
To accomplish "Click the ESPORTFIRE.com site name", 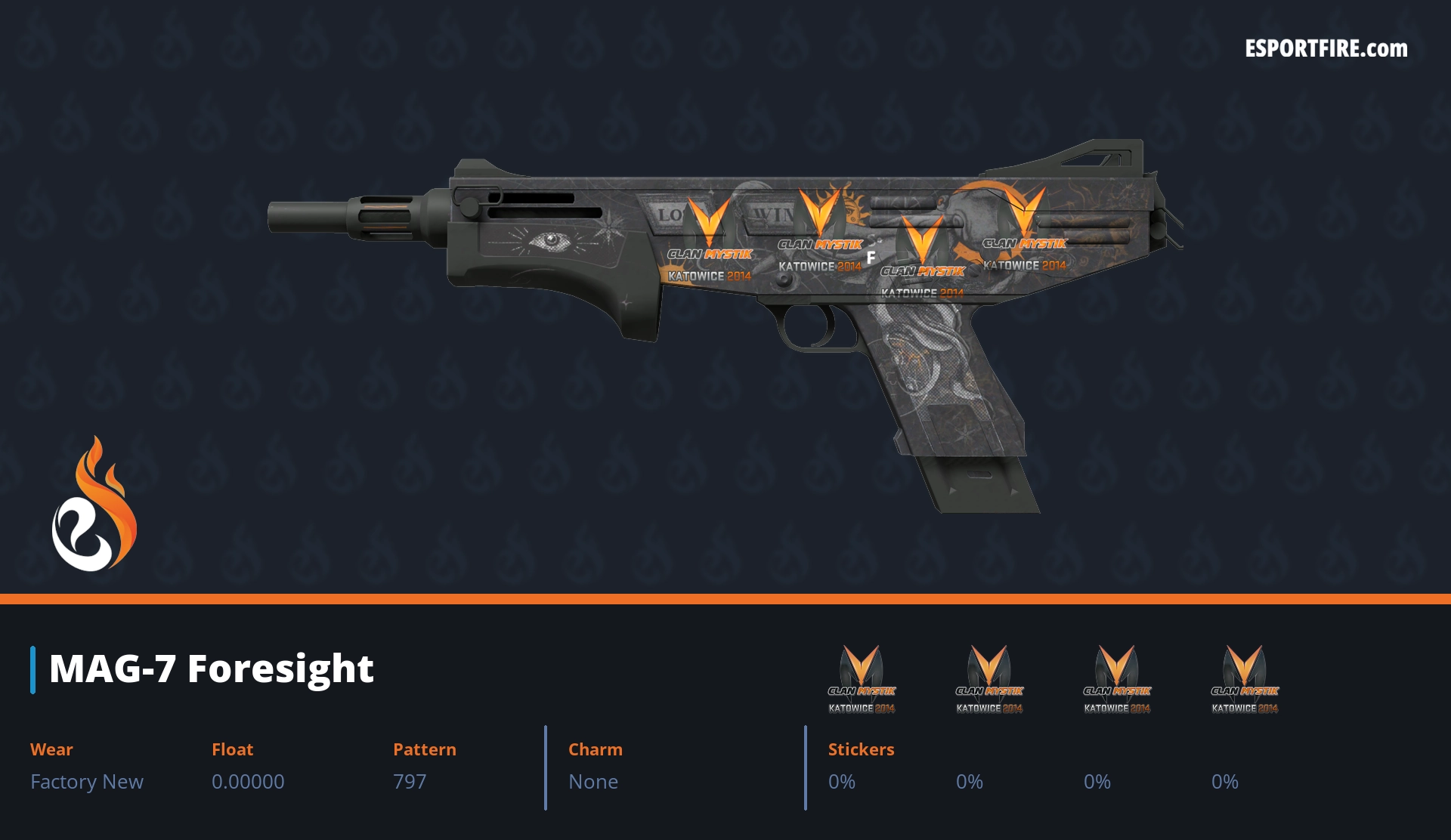I will click(1326, 49).
